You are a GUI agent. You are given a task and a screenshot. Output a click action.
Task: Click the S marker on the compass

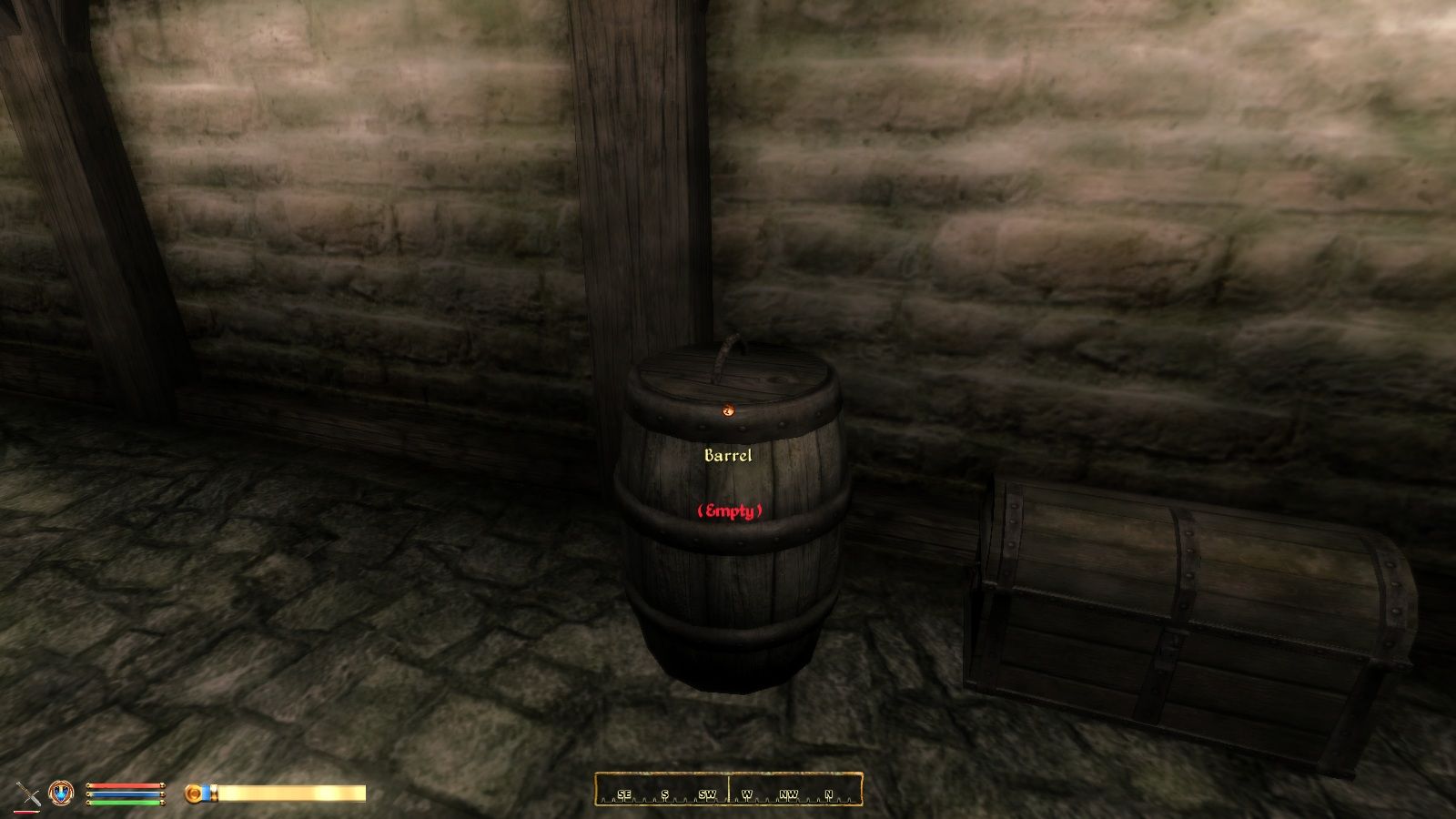(665, 794)
